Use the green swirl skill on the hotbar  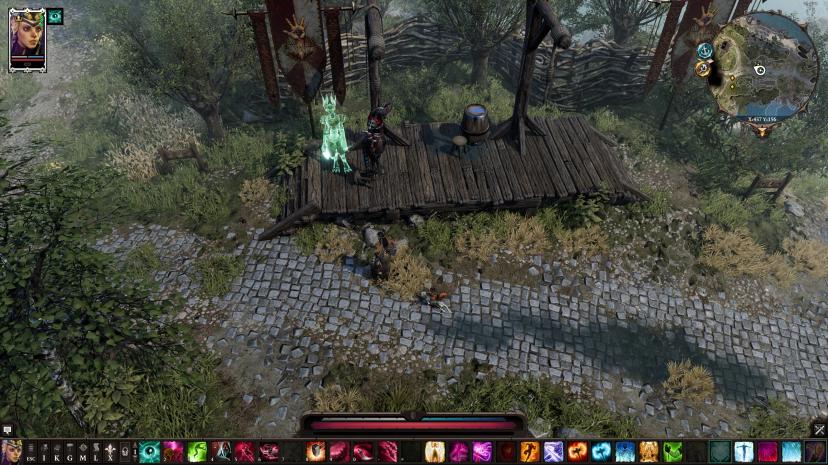(197, 451)
